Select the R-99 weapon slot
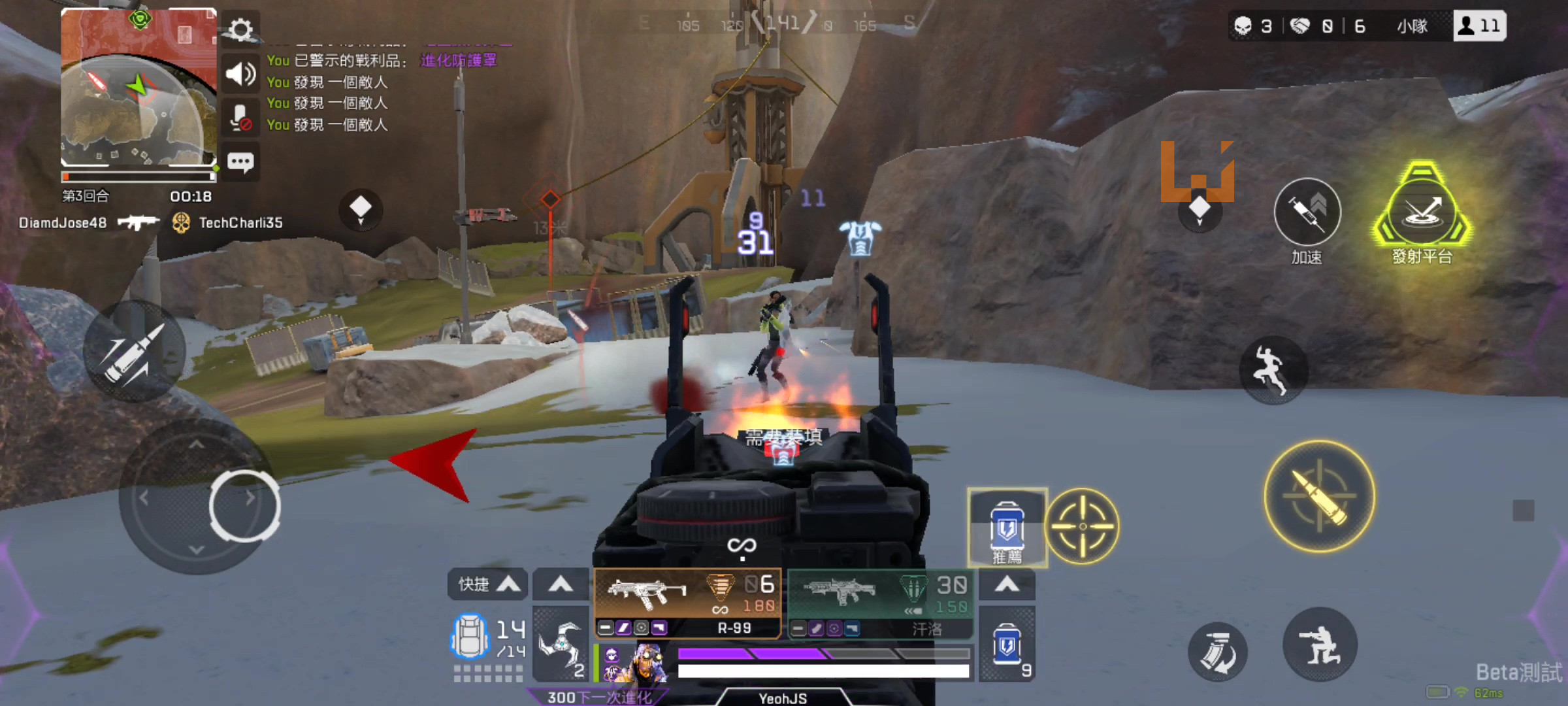Screen dimensions: 1568x706 point(687,603)
